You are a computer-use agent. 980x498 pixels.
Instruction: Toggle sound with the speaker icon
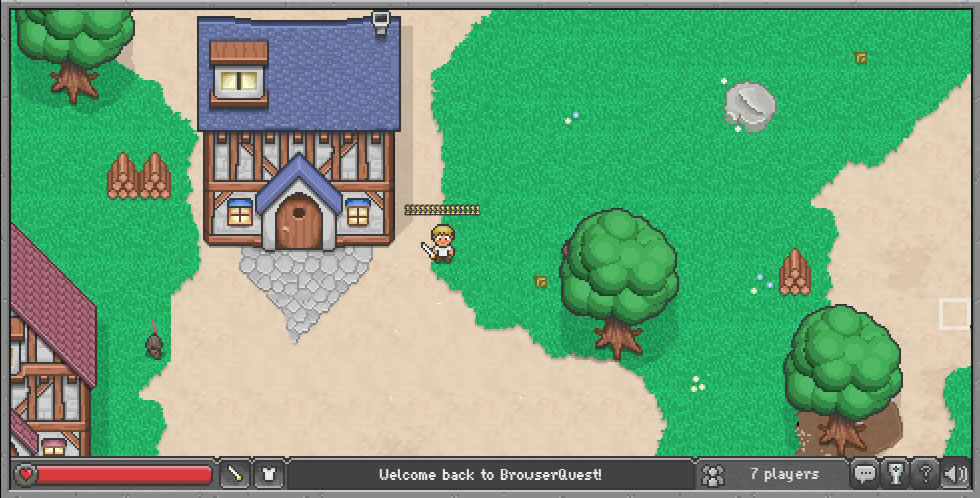click(957, 474)
